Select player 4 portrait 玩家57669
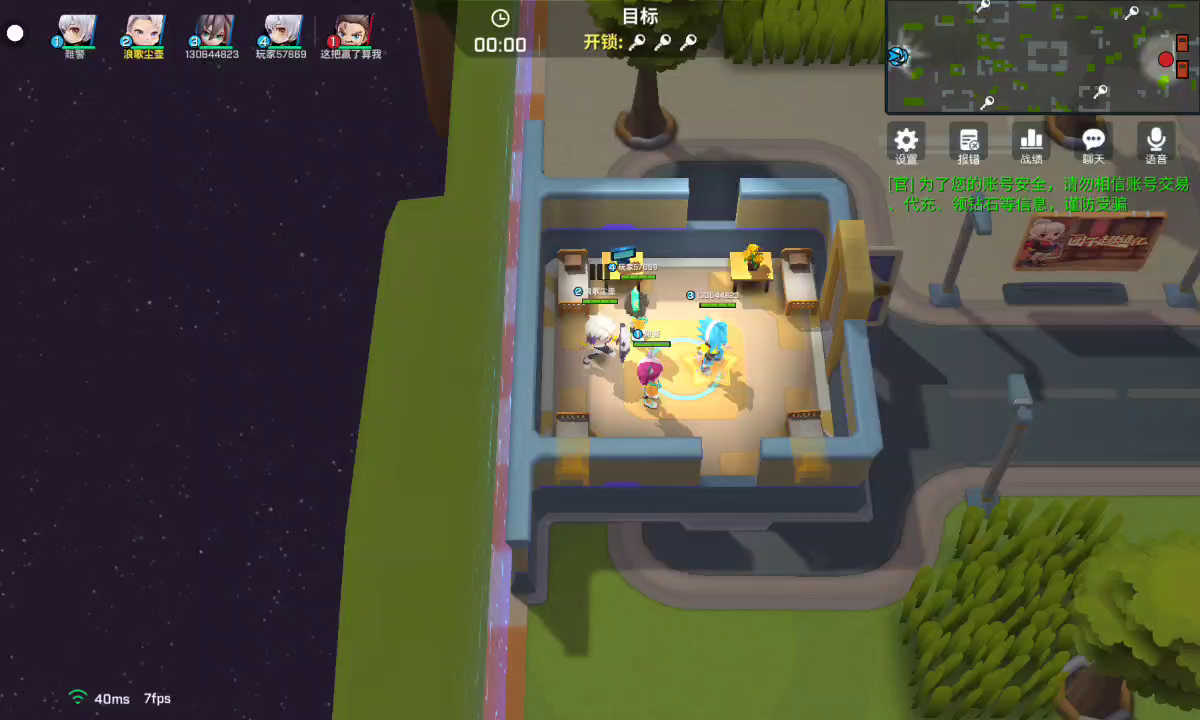 (281, 31)
